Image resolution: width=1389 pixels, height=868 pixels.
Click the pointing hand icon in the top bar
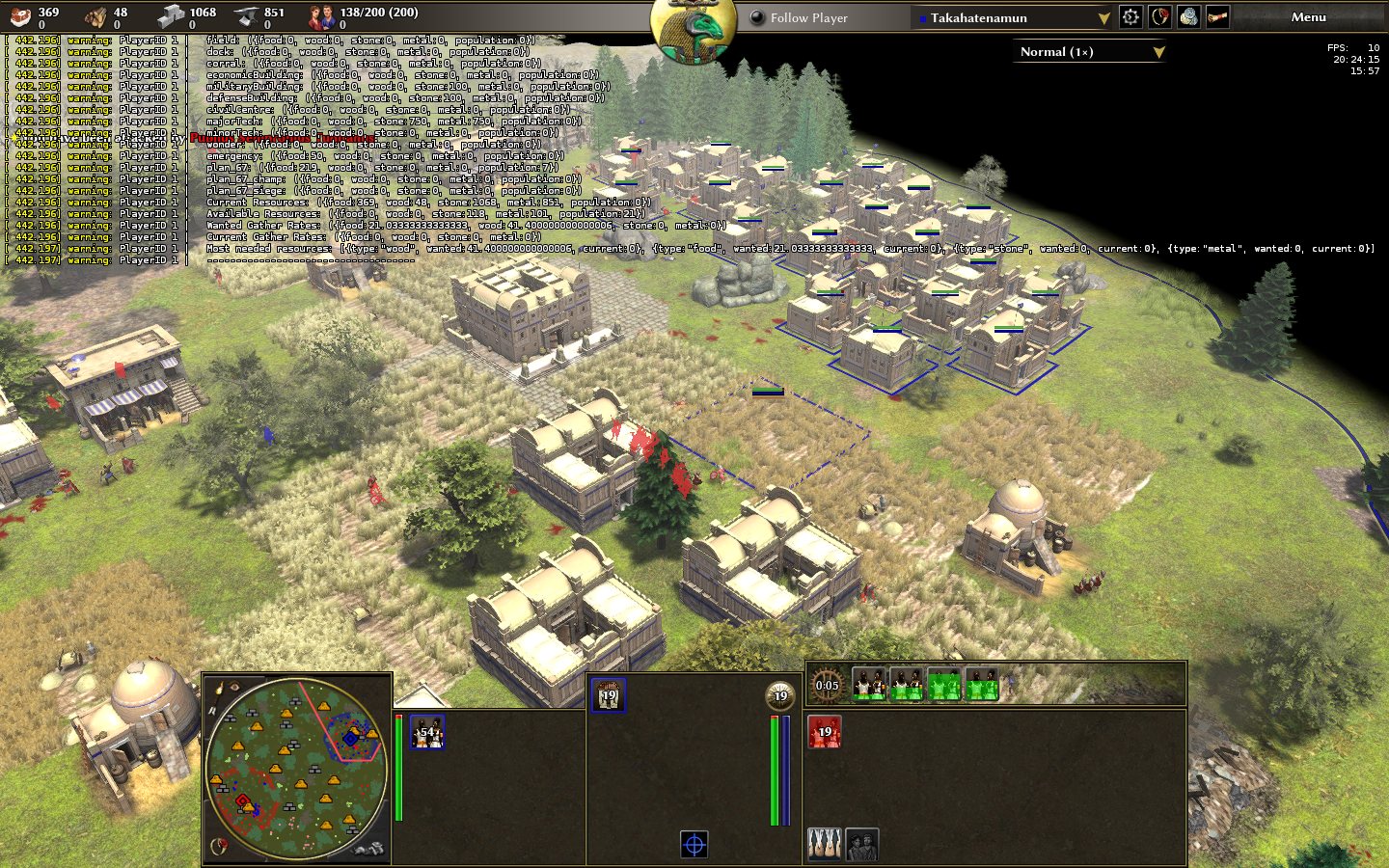pyautogui.click(x=1217, y=17)
